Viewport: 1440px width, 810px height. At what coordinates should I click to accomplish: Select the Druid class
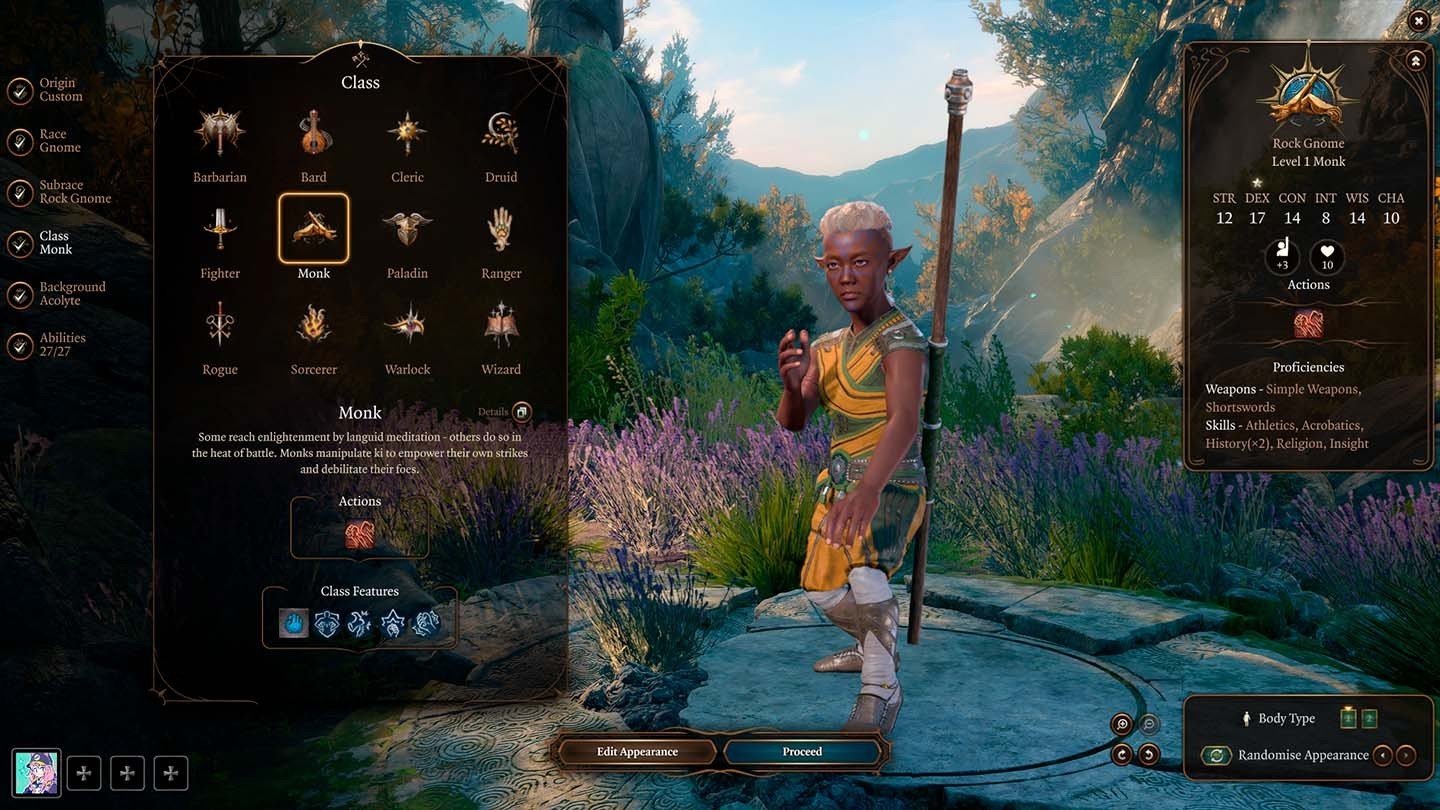[x=501, y=133]
